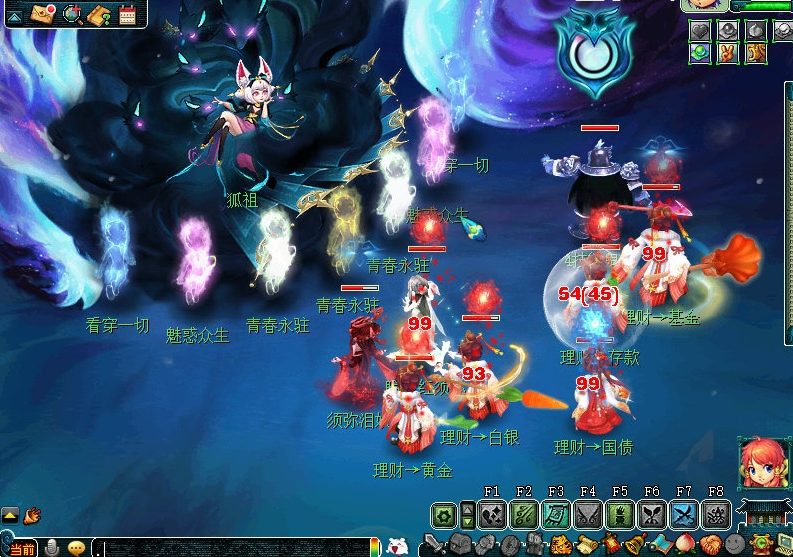793x557 pixels.
Task: Open the sword attack menu icon
Action: (x=433, y=545)
